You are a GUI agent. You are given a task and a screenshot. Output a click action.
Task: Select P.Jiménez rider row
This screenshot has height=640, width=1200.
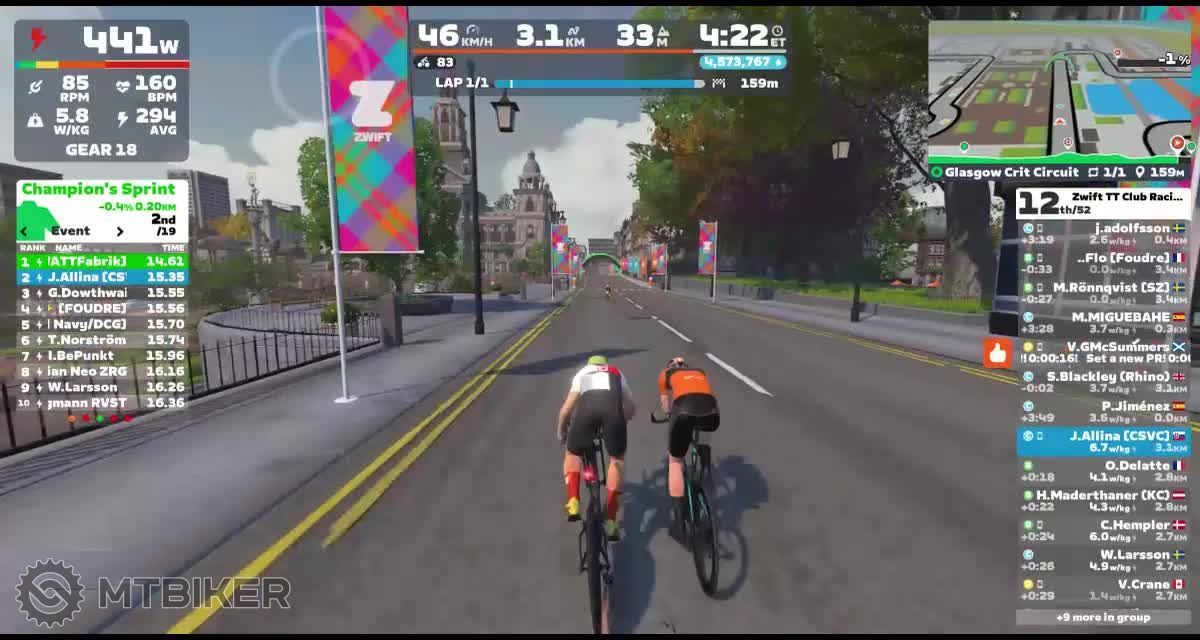(x=1103, y=412)
